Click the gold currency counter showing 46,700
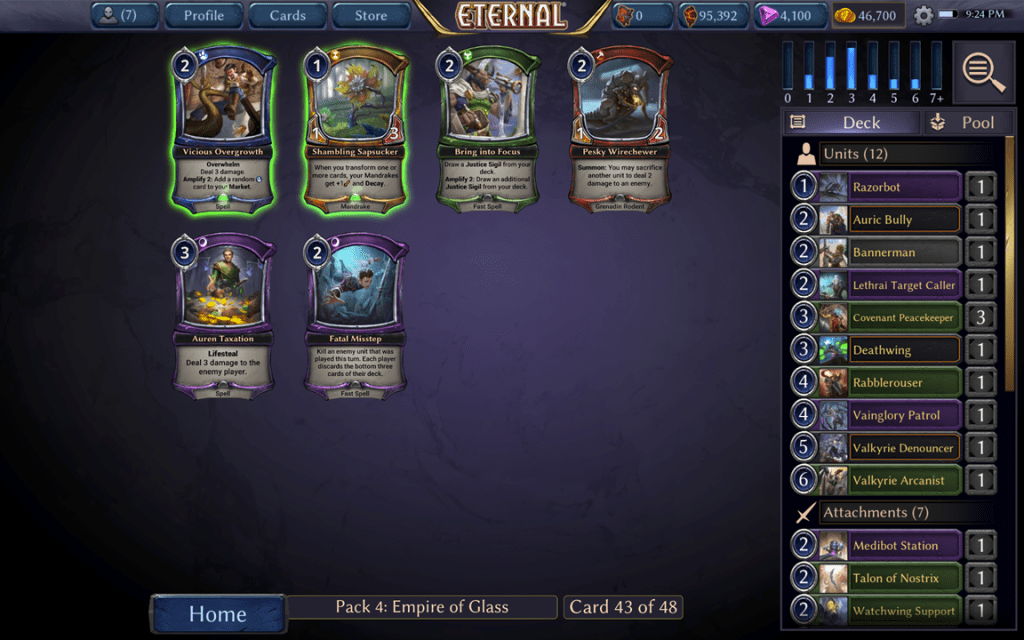The width and height of the screenshot is (1024, 640). (x=868, y=16)
